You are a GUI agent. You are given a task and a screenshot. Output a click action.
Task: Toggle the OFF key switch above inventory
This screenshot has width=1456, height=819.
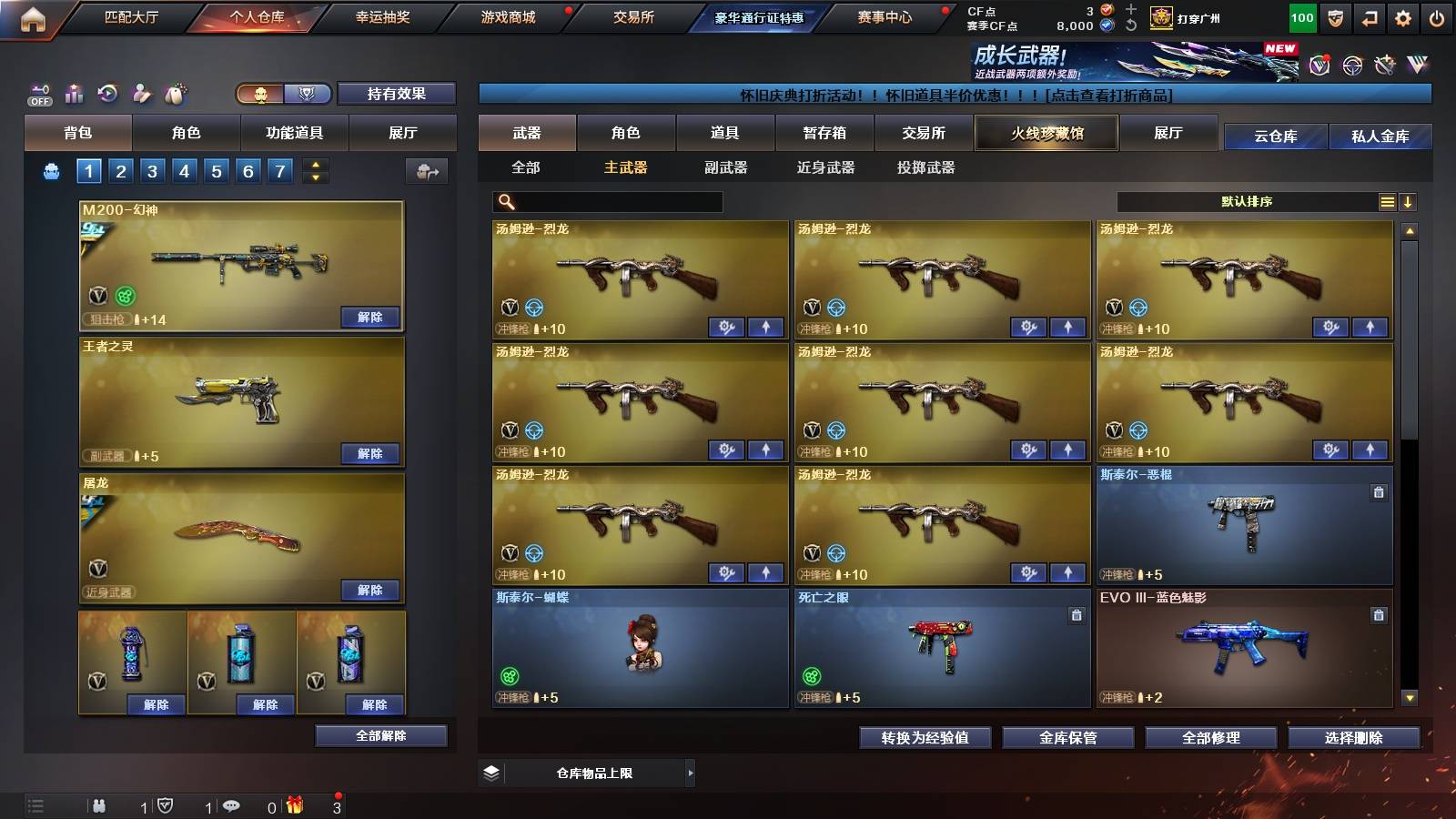pos(38,93)
